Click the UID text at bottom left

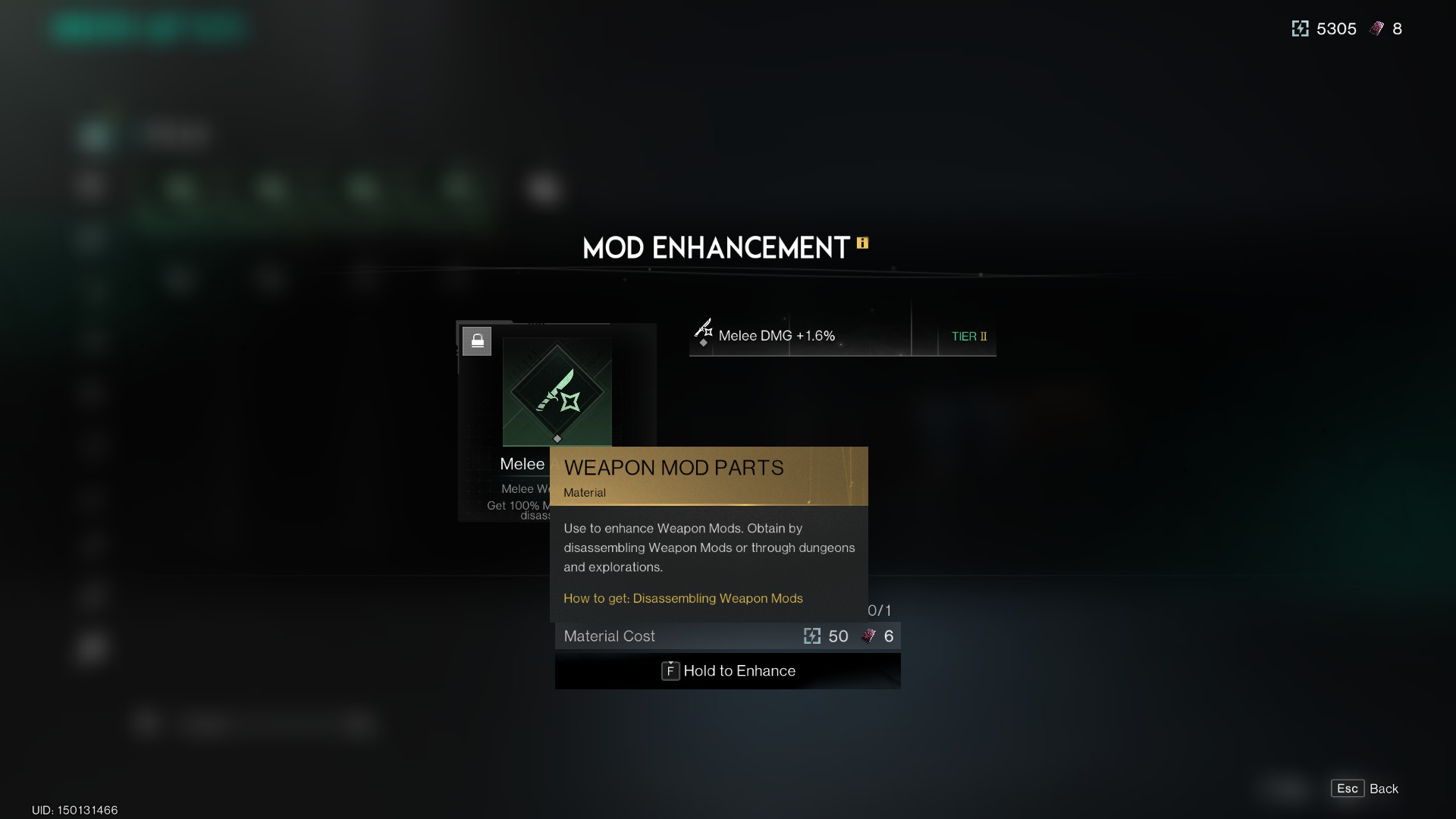[74, 811]
